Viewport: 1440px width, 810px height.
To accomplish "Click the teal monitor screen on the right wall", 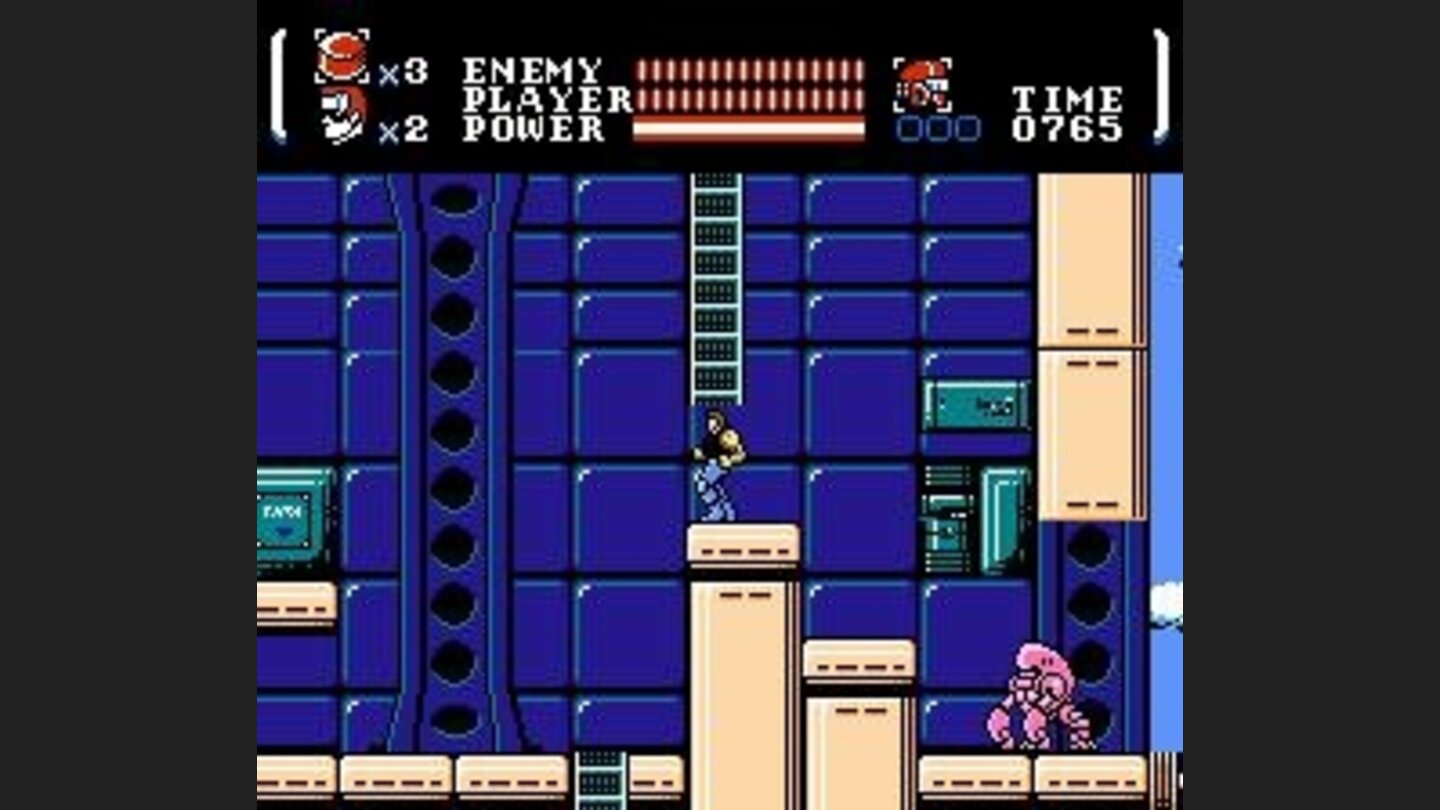I will click(x=975, y=405).
